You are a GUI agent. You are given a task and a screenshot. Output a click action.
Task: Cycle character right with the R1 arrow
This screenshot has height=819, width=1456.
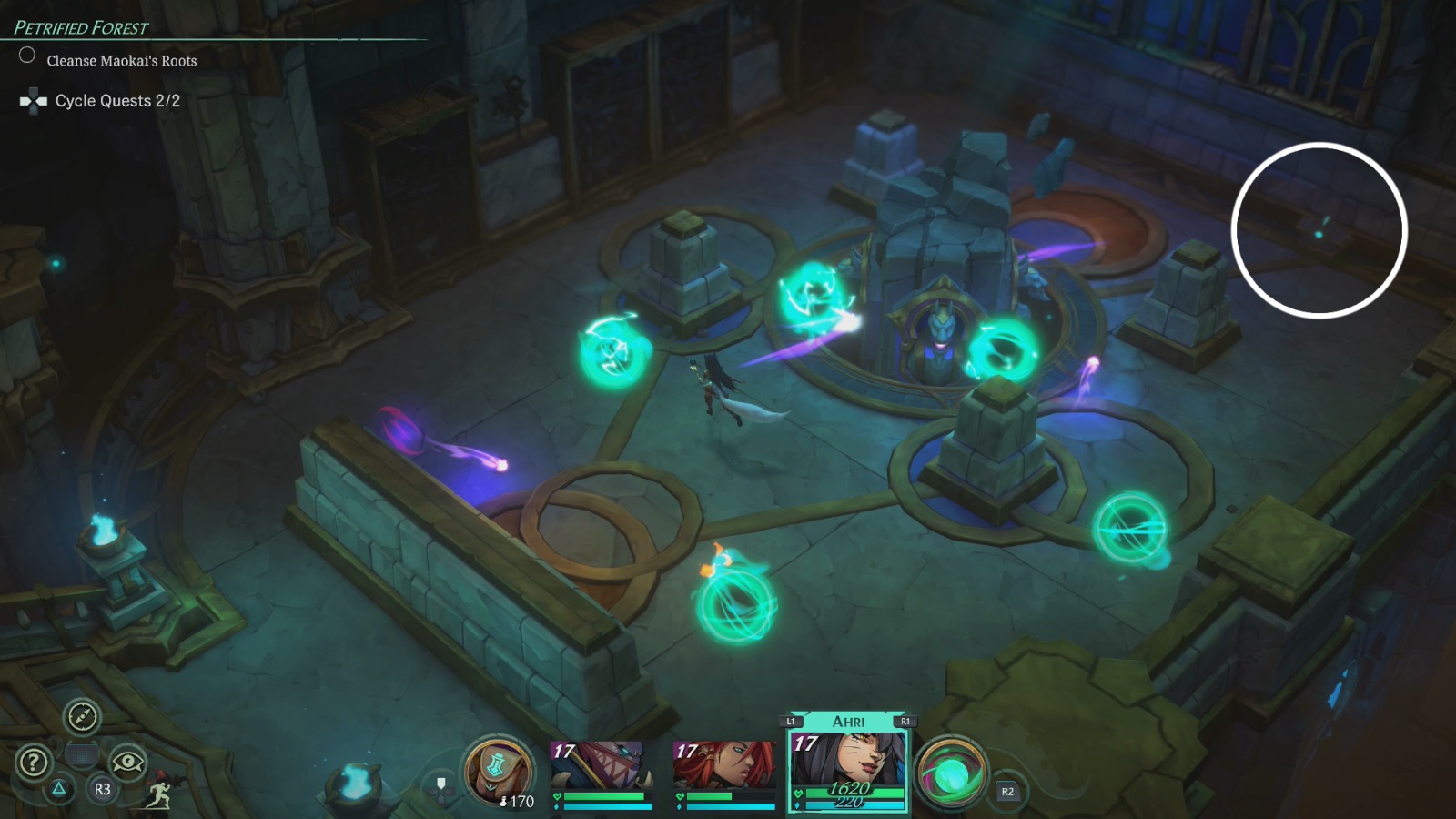click(x=905, y=720)
